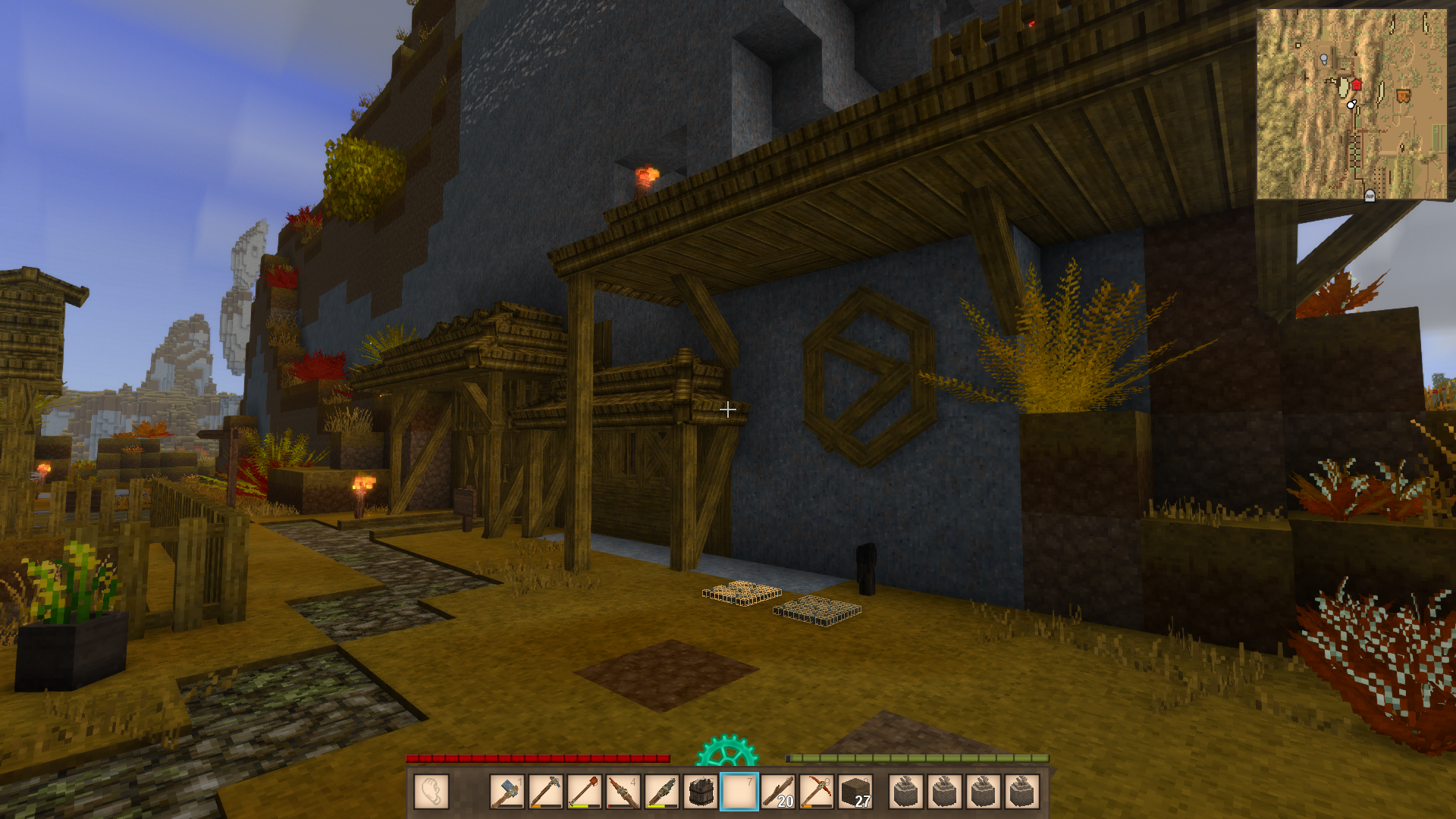
Task: Click the red house marker on minimap
Action: tap(1357, 84)
